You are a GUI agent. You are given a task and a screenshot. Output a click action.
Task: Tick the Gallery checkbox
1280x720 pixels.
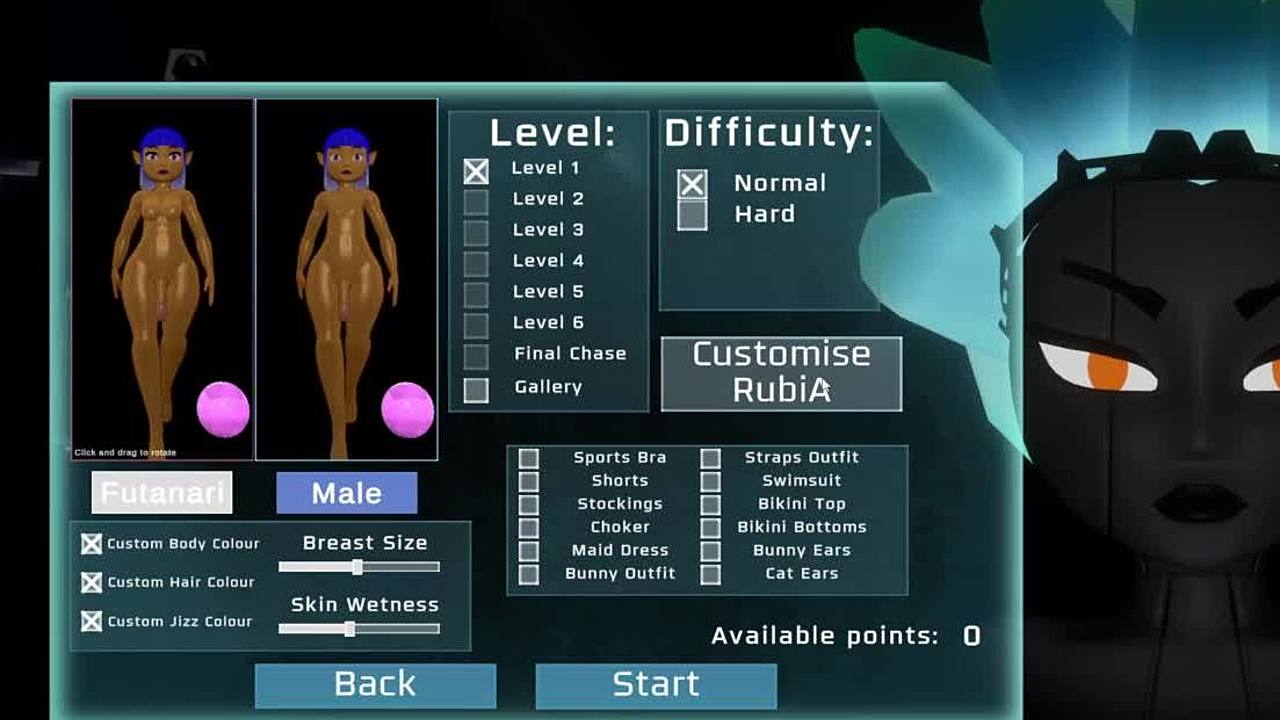[476, 389]
